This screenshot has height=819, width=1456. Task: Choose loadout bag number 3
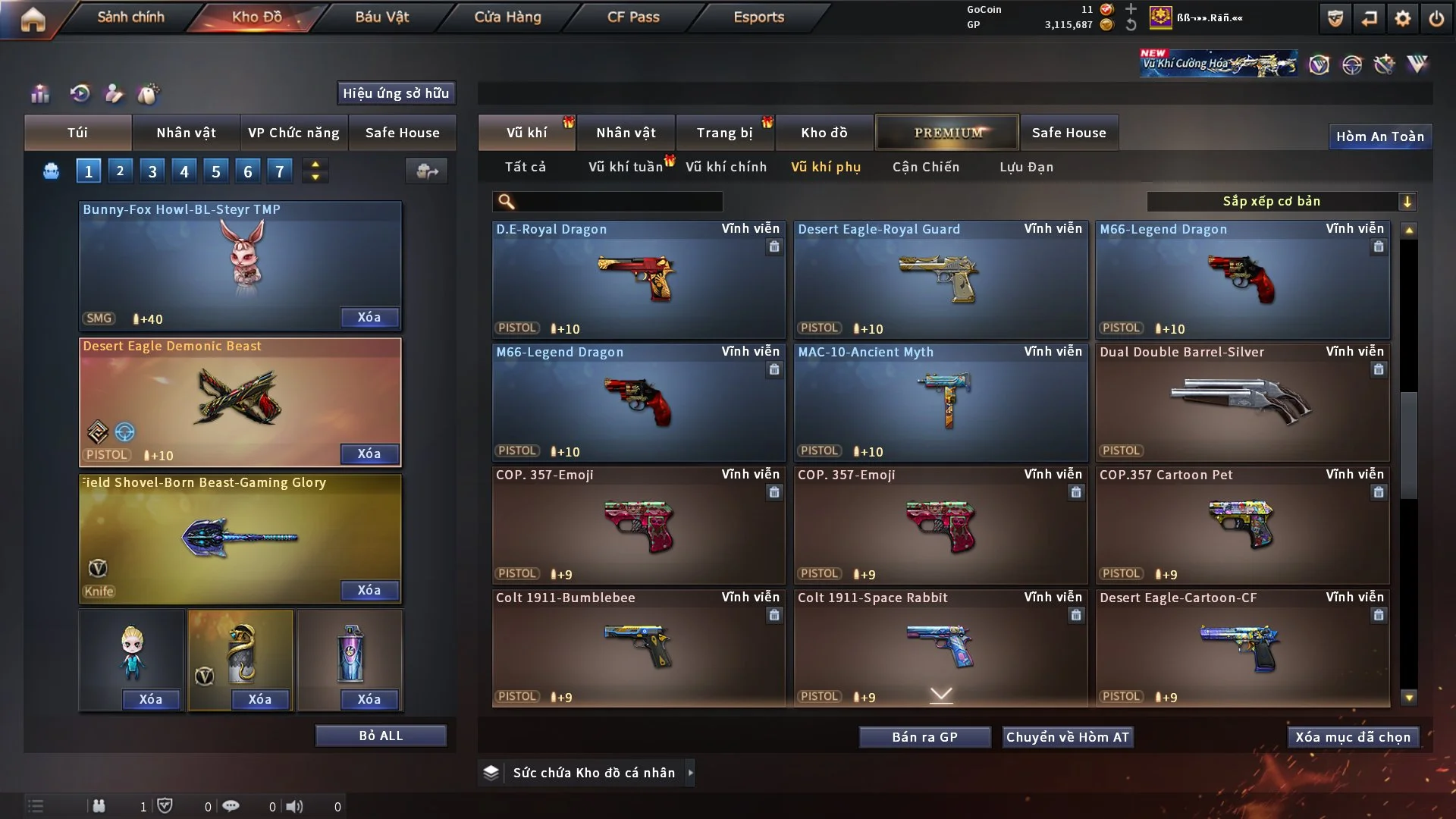click(x=152, y=171)
